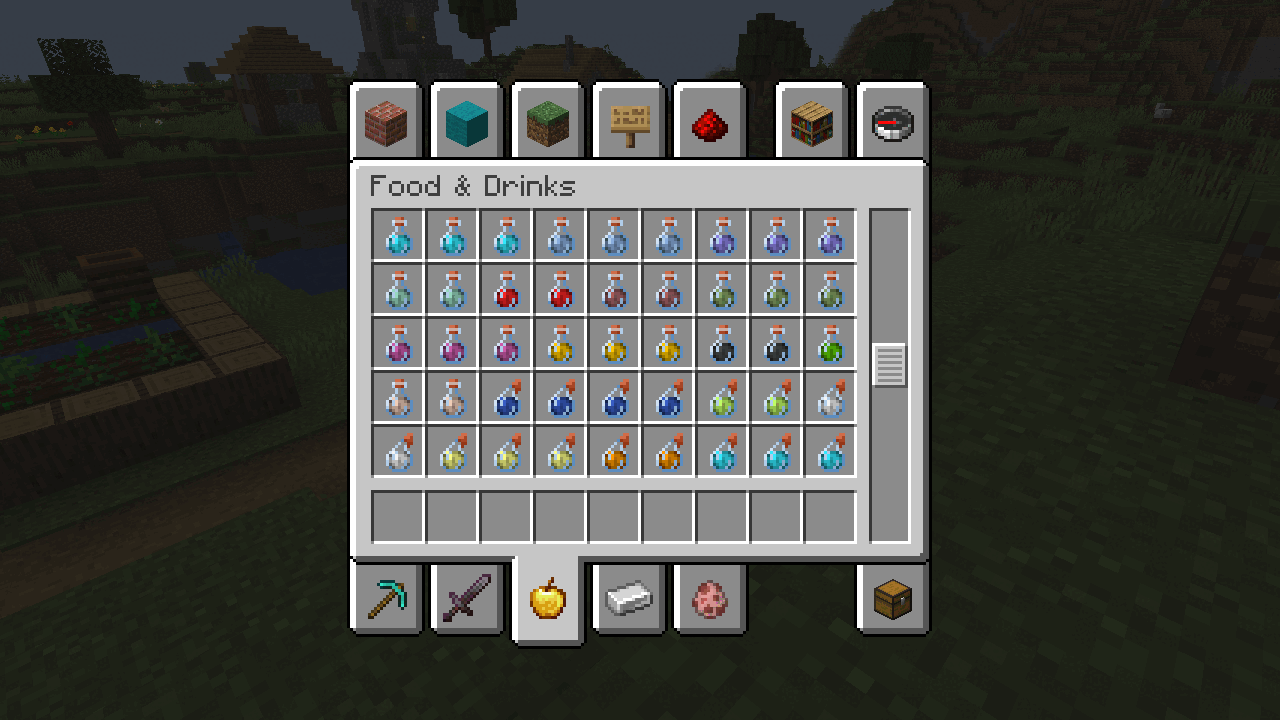Image resolution: width=1280 pixels, height=720 pixels.
Task: Open the Combat tab with the sword icon
Action: point(467,597)
